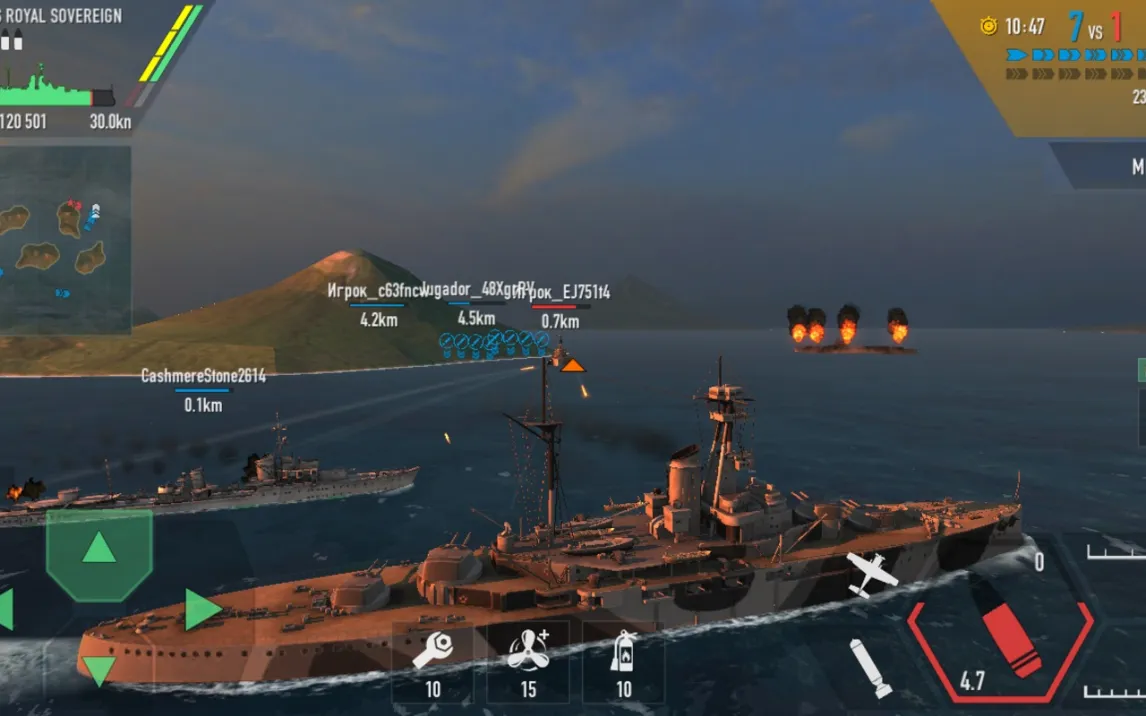Select the white shell ammo type
This screenshot has height=716, width=1146.
tap(869, 666)
